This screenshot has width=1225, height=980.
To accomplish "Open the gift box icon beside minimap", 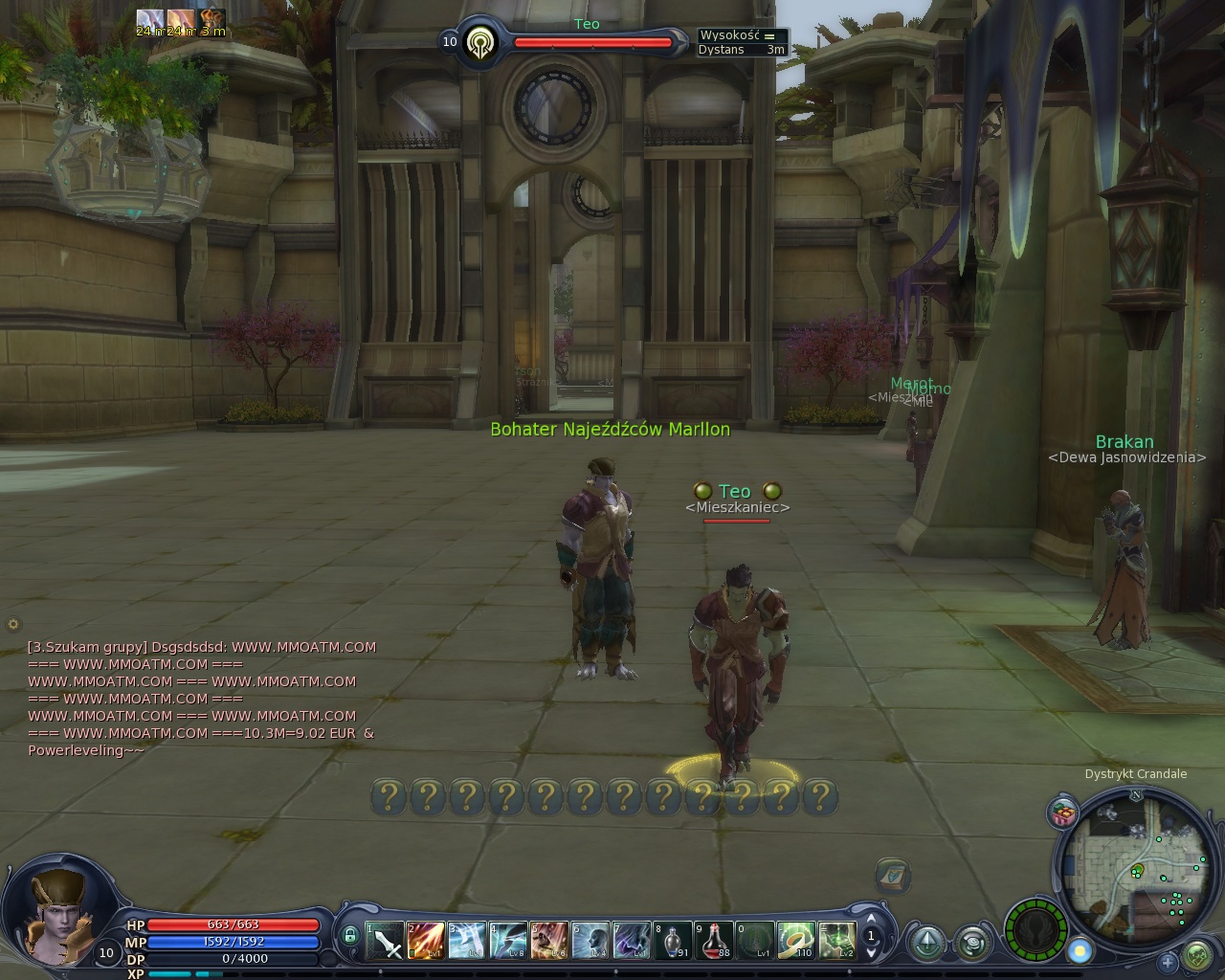I will click(x=1063, y=813).
